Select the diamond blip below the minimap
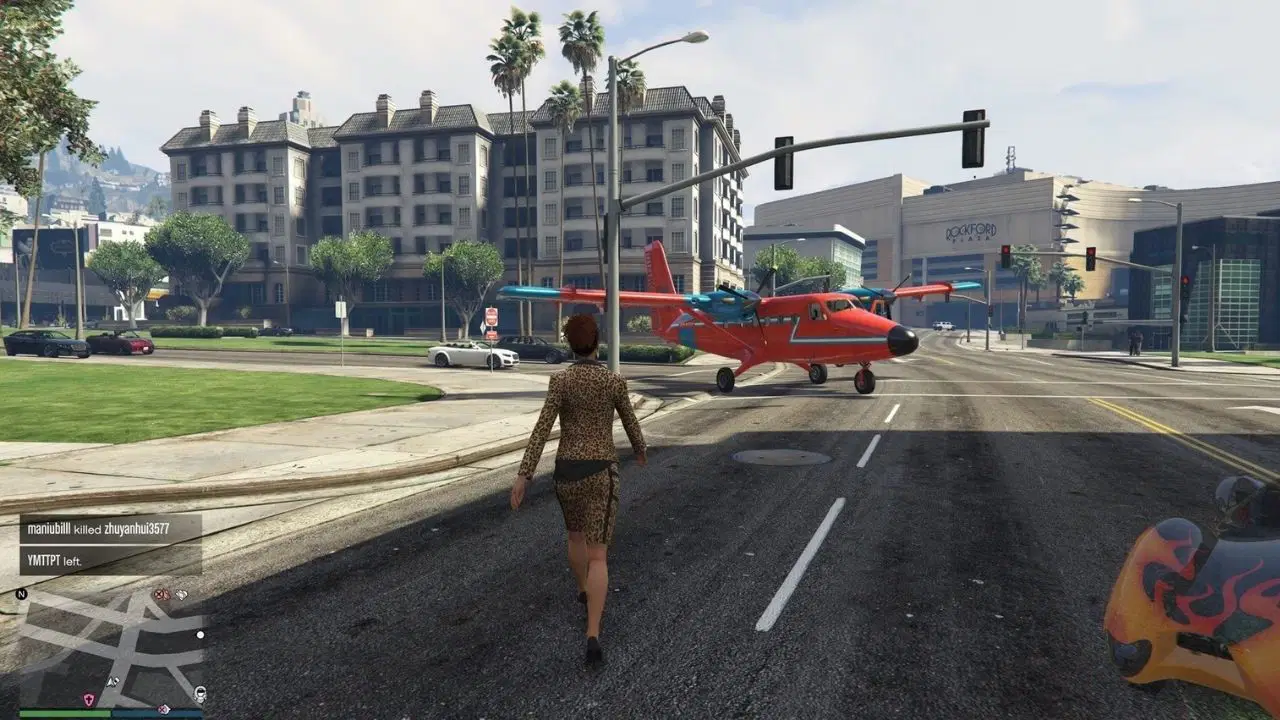 coord(162,708)
